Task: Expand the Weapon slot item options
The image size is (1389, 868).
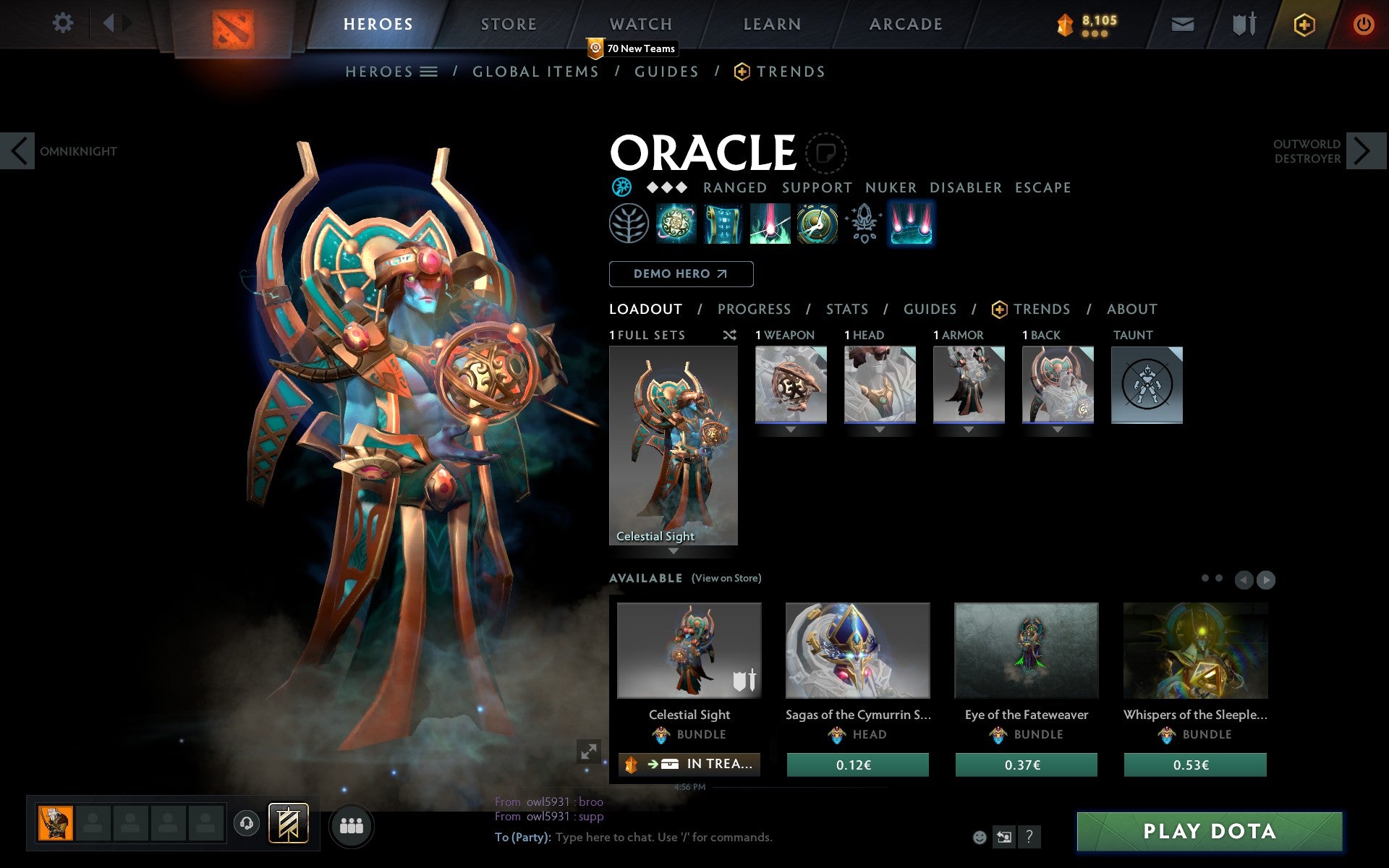Action: pyautogui.click(x=791, y=428)
